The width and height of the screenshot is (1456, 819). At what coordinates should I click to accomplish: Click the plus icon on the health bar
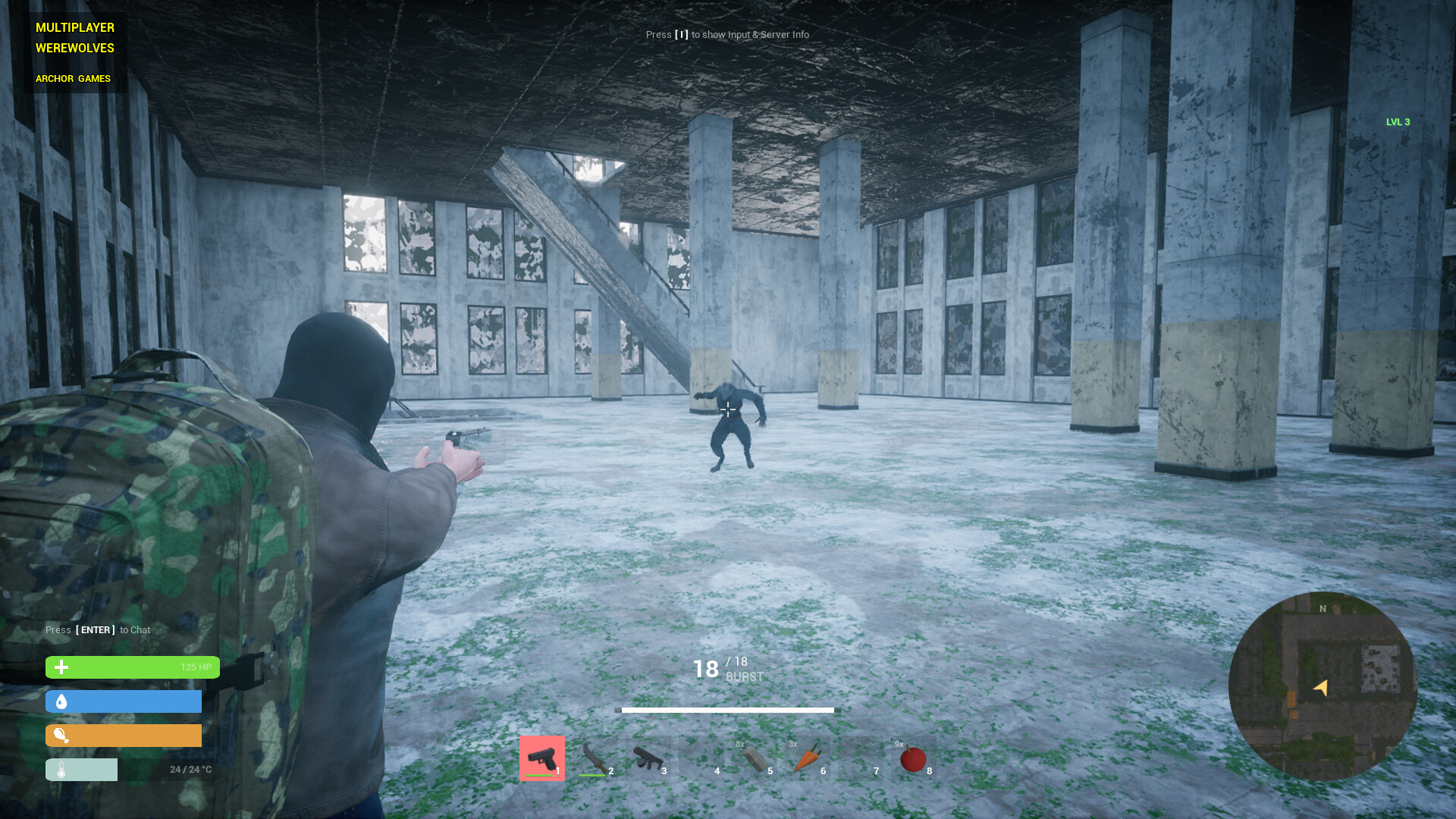coord(61,667)
